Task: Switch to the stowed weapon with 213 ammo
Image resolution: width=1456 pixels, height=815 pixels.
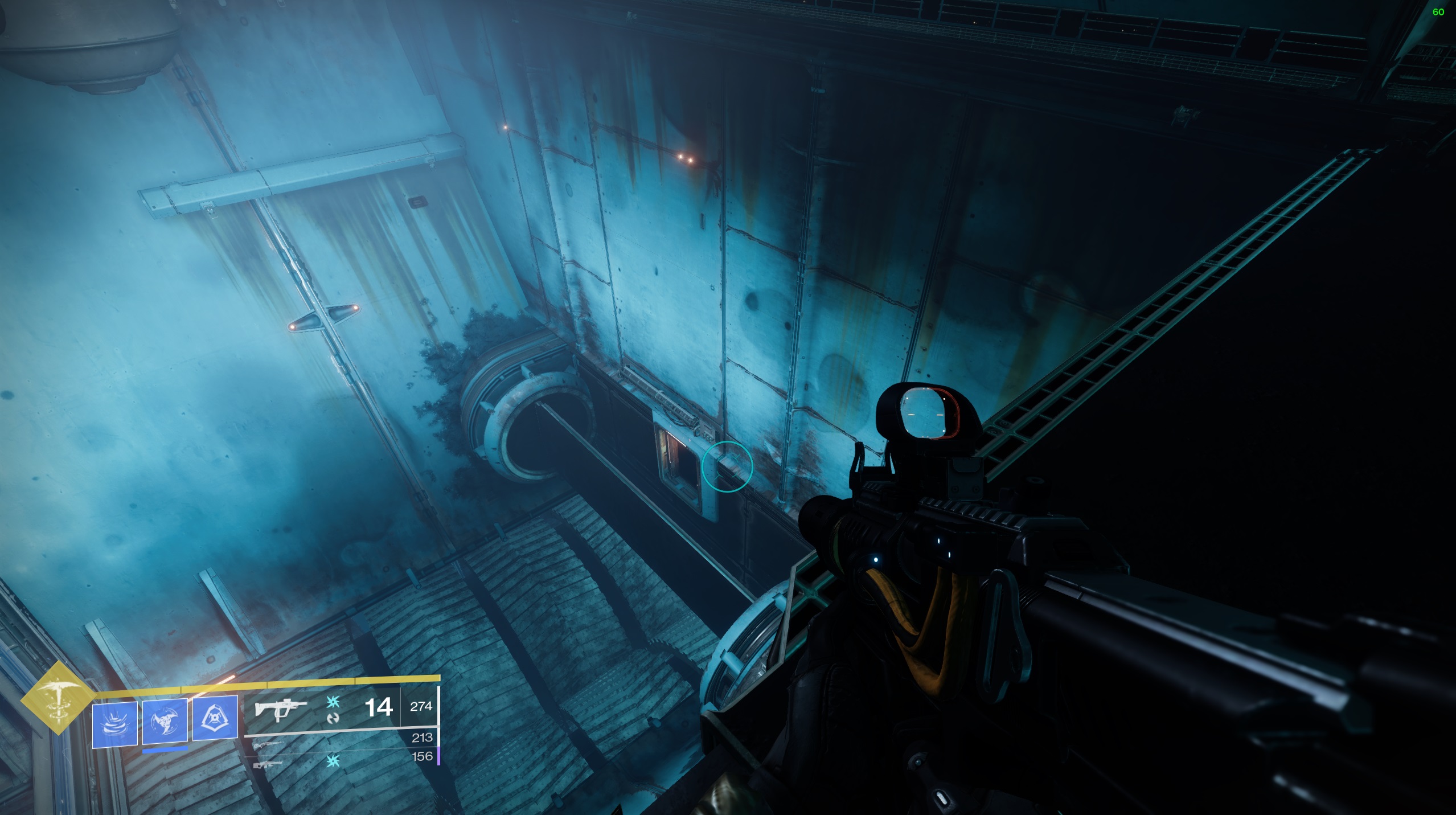Action: (x=268, y=744)
